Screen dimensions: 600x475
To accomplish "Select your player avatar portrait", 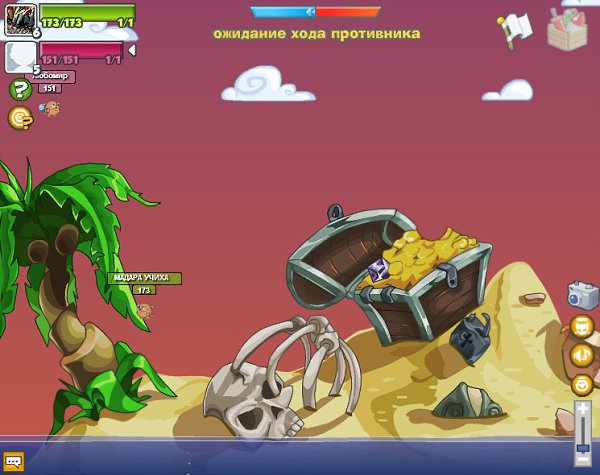I will pyautogui.click(x=20, y=19).
